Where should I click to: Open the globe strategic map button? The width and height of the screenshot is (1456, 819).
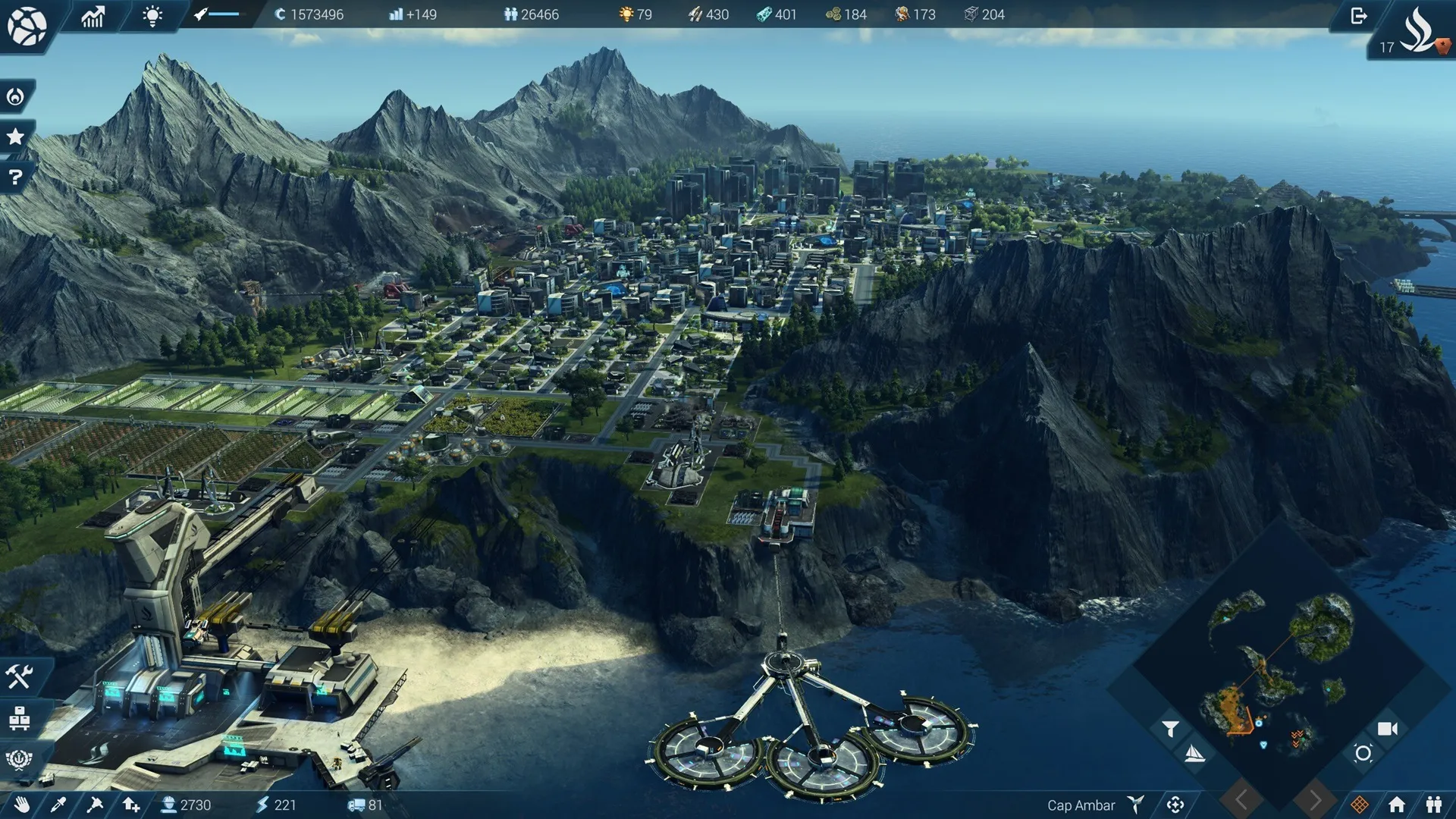(27, 26)
